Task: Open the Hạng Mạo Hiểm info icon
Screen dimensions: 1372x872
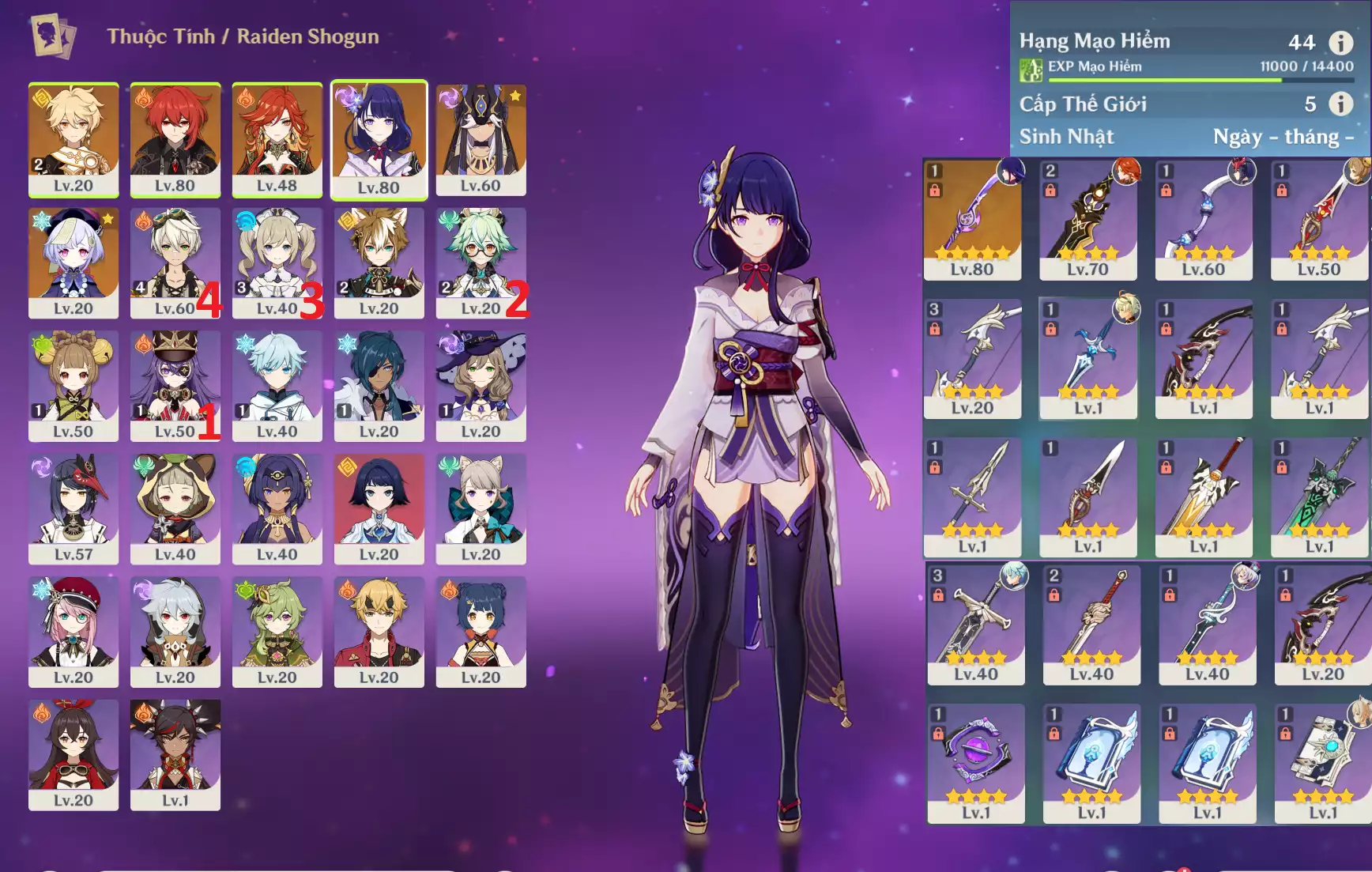Action: tap(1340, 42)
